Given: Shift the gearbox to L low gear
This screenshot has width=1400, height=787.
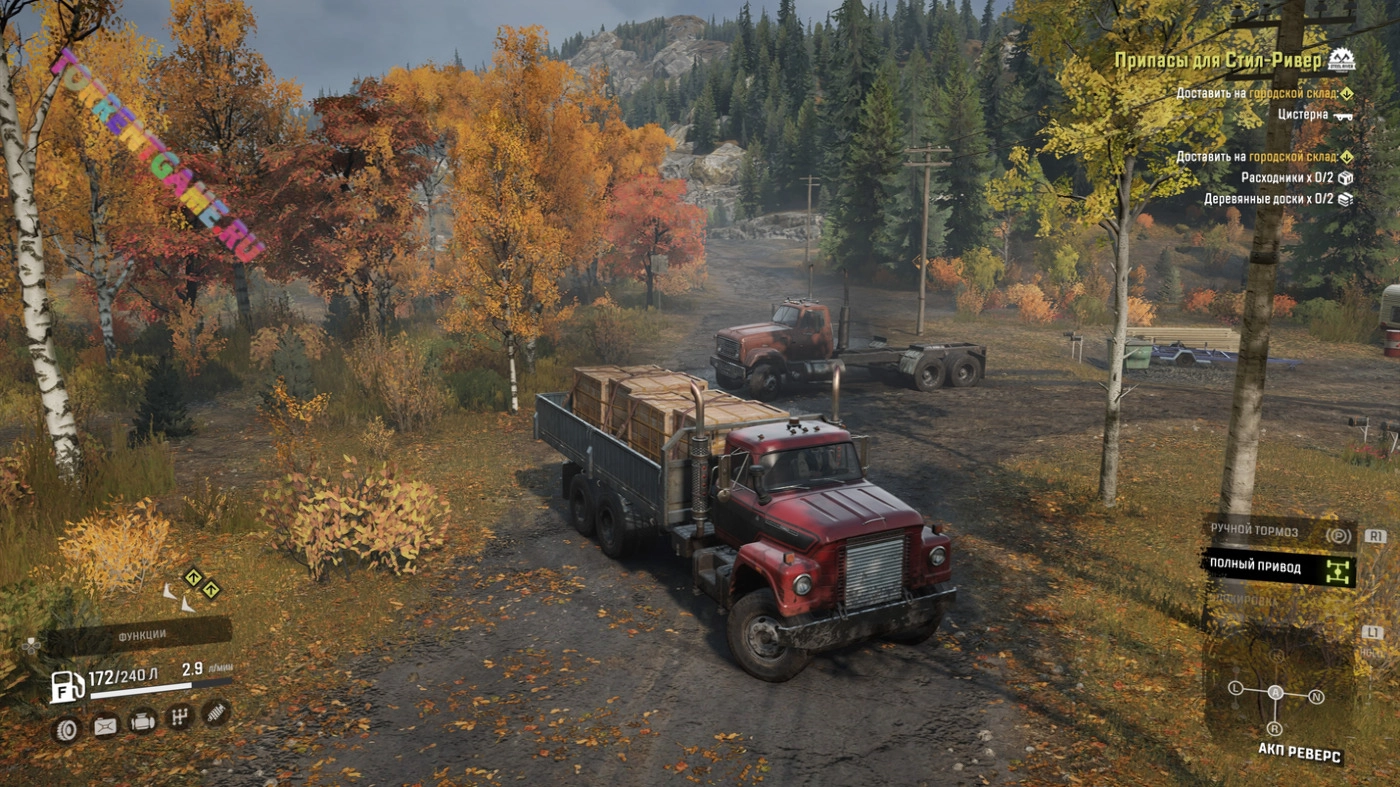Looking at the screenshot, I should pos(1236,688).
